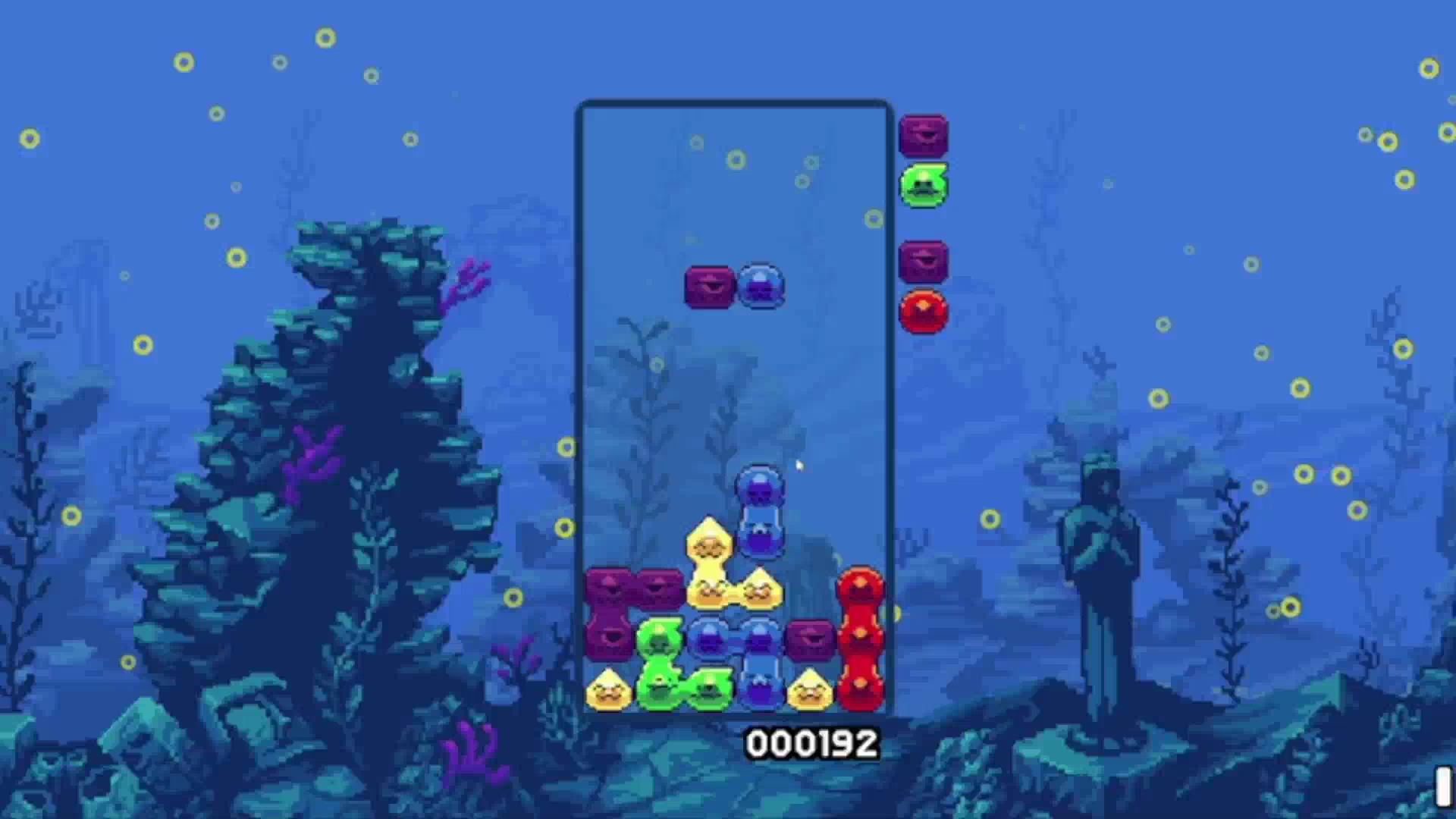Click the second purple blob in the queue

pyautogui.click(x=923, y=259)
